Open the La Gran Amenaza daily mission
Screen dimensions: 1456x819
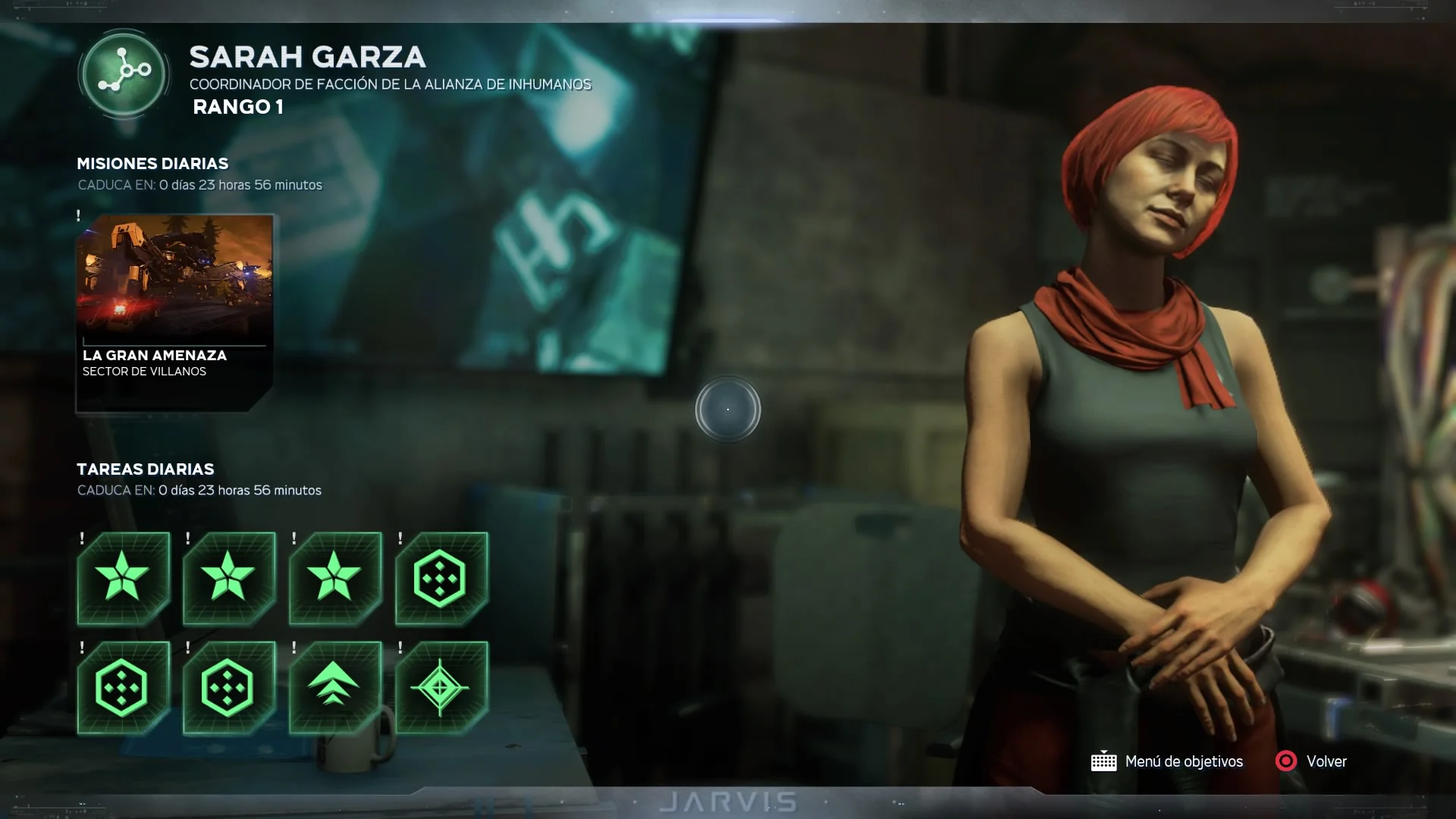pyautogui.click(x=174, y=312)
